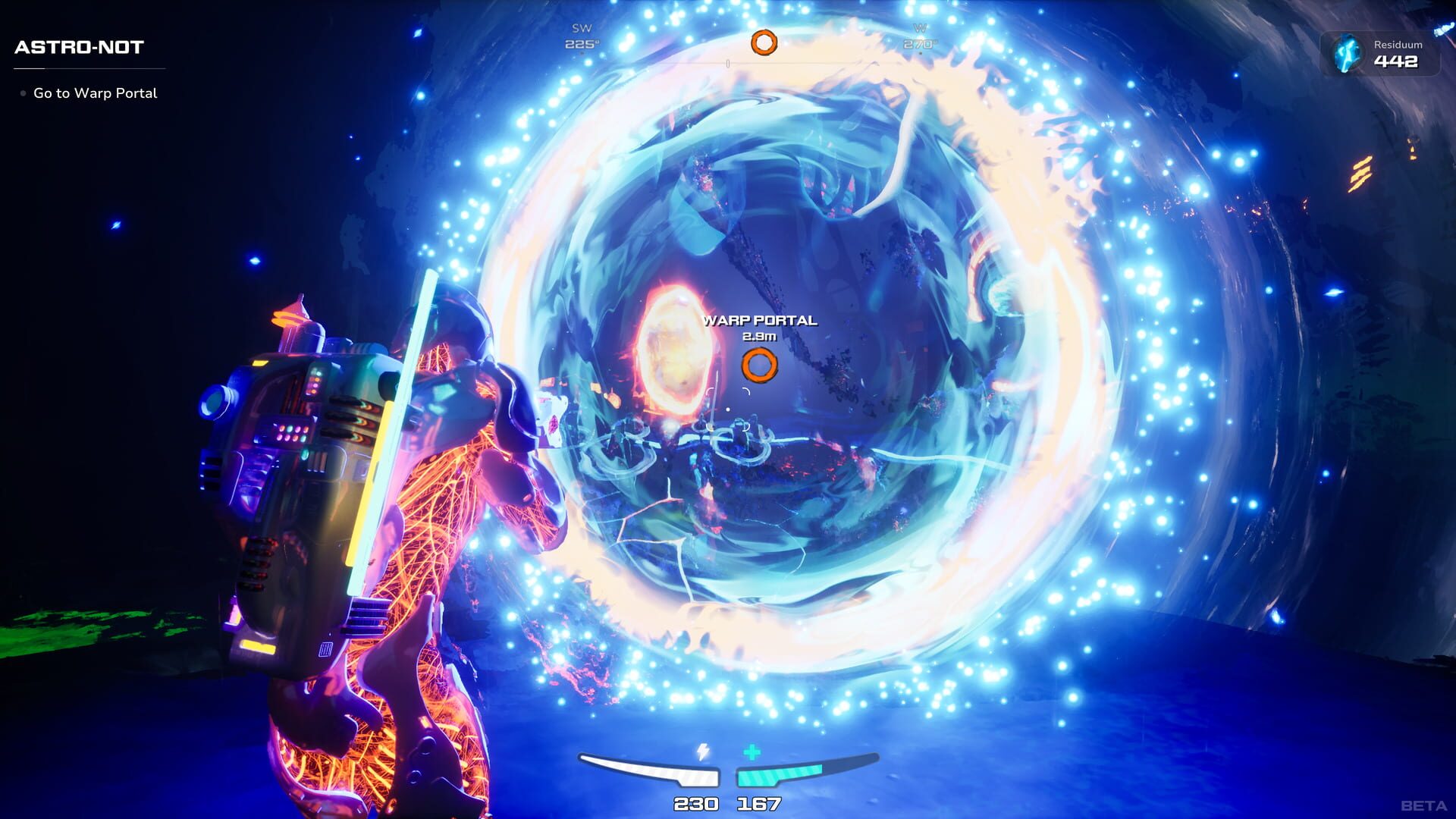
Task: Click the objective bullet beside Go to Warp Portal
Action: click(22, 93)
